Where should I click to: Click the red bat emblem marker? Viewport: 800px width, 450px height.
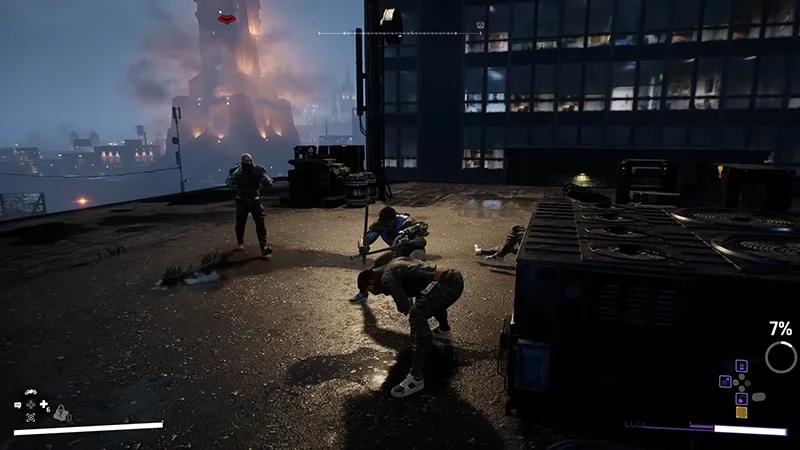click(x=228, y=18)
